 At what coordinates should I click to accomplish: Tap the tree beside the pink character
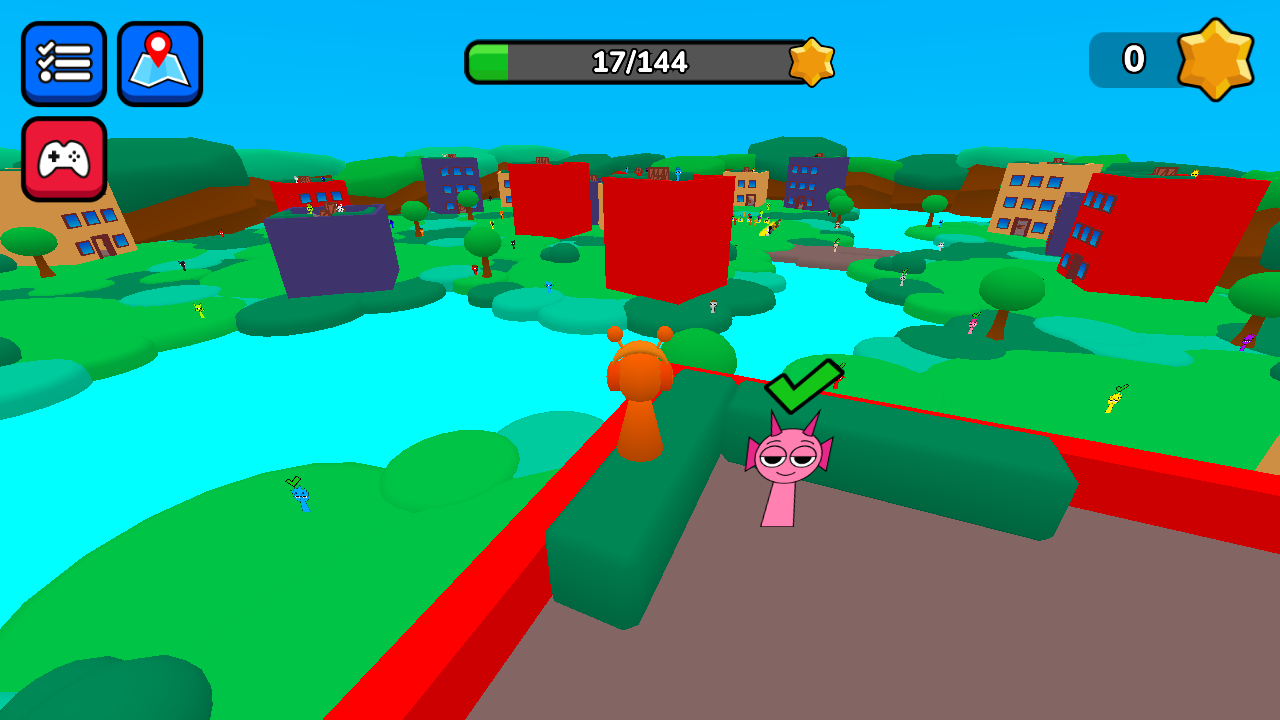coord(700,350)
